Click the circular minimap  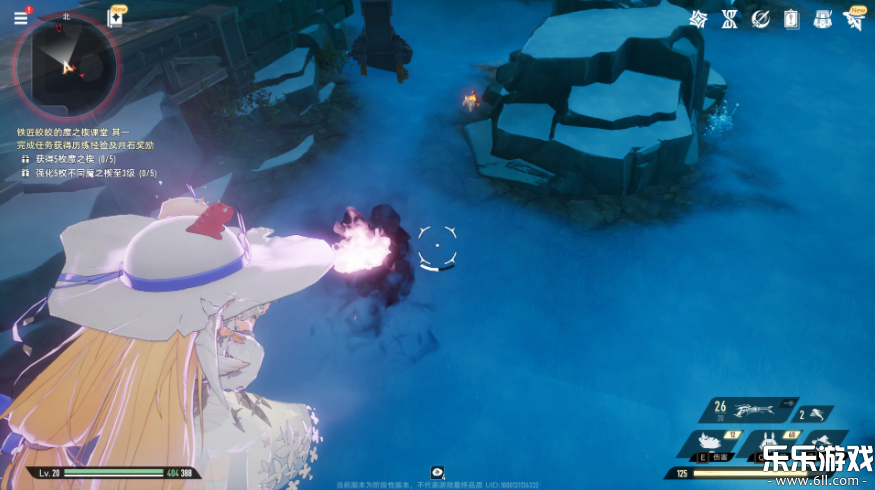tap(67, 67)
